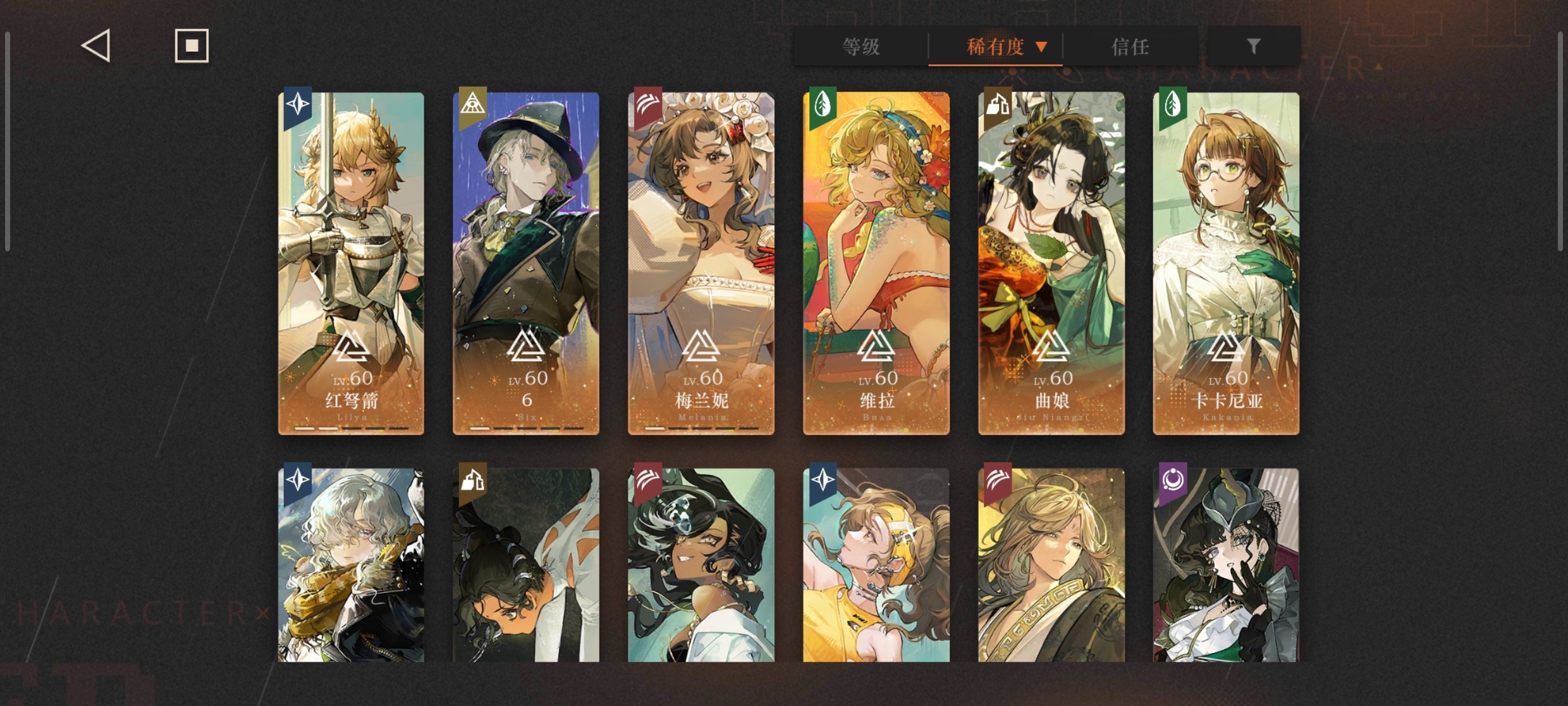Select the 红弩箭 Lilya card
The image size is (1568, 706).
(352, 263)
